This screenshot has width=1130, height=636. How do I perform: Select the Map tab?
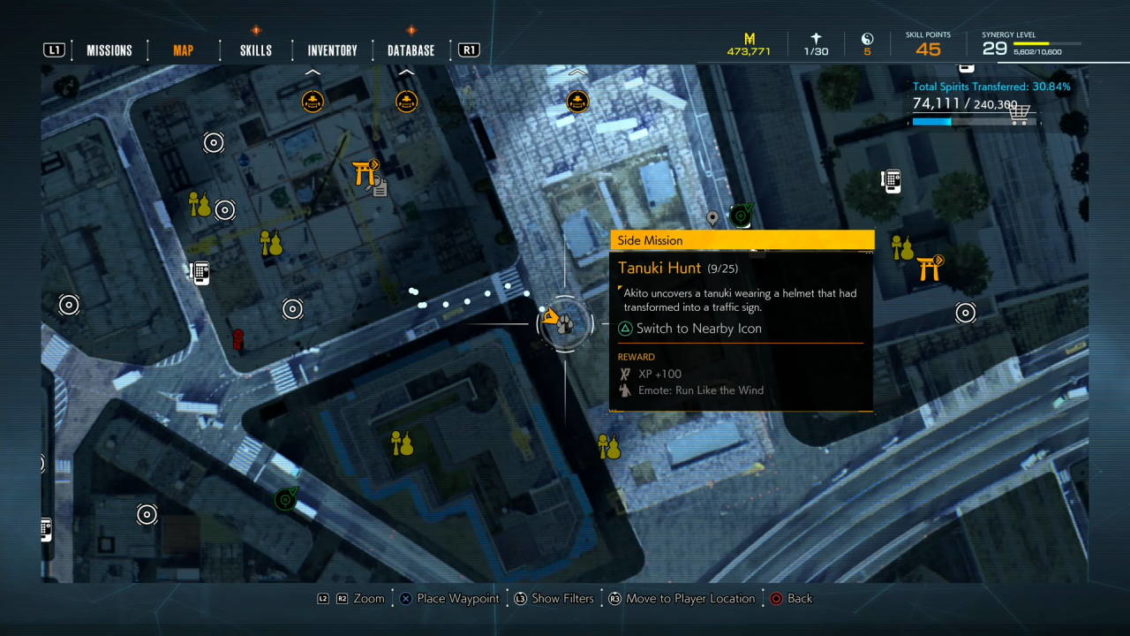tap(183, 50)
